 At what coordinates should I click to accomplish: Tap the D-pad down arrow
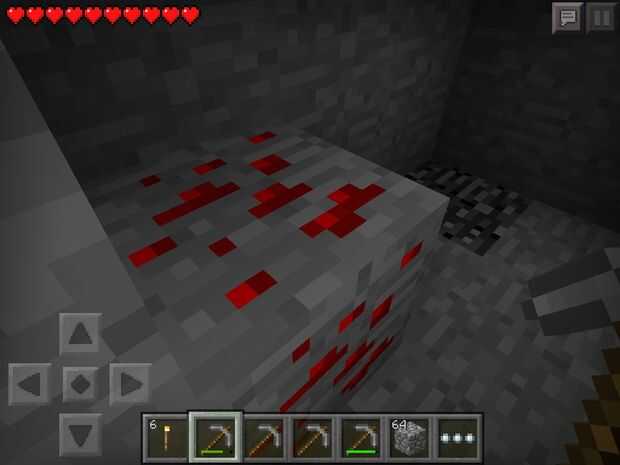[80, 433]
